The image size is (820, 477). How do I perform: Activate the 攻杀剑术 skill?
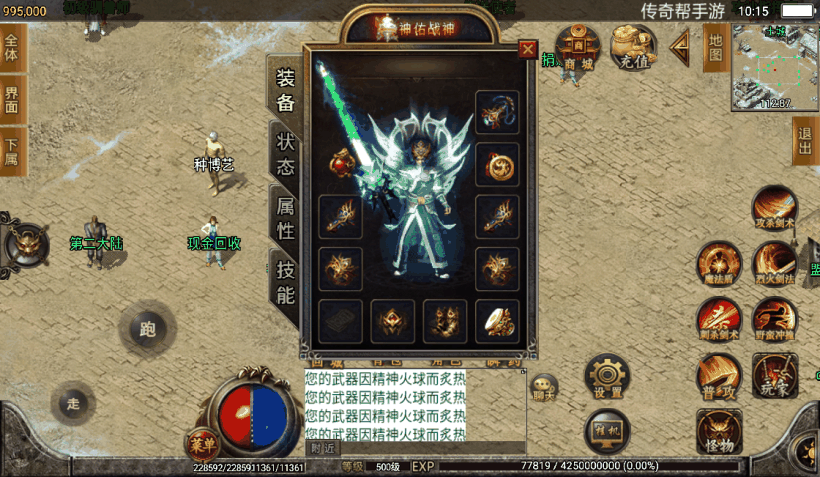[774, 208]
